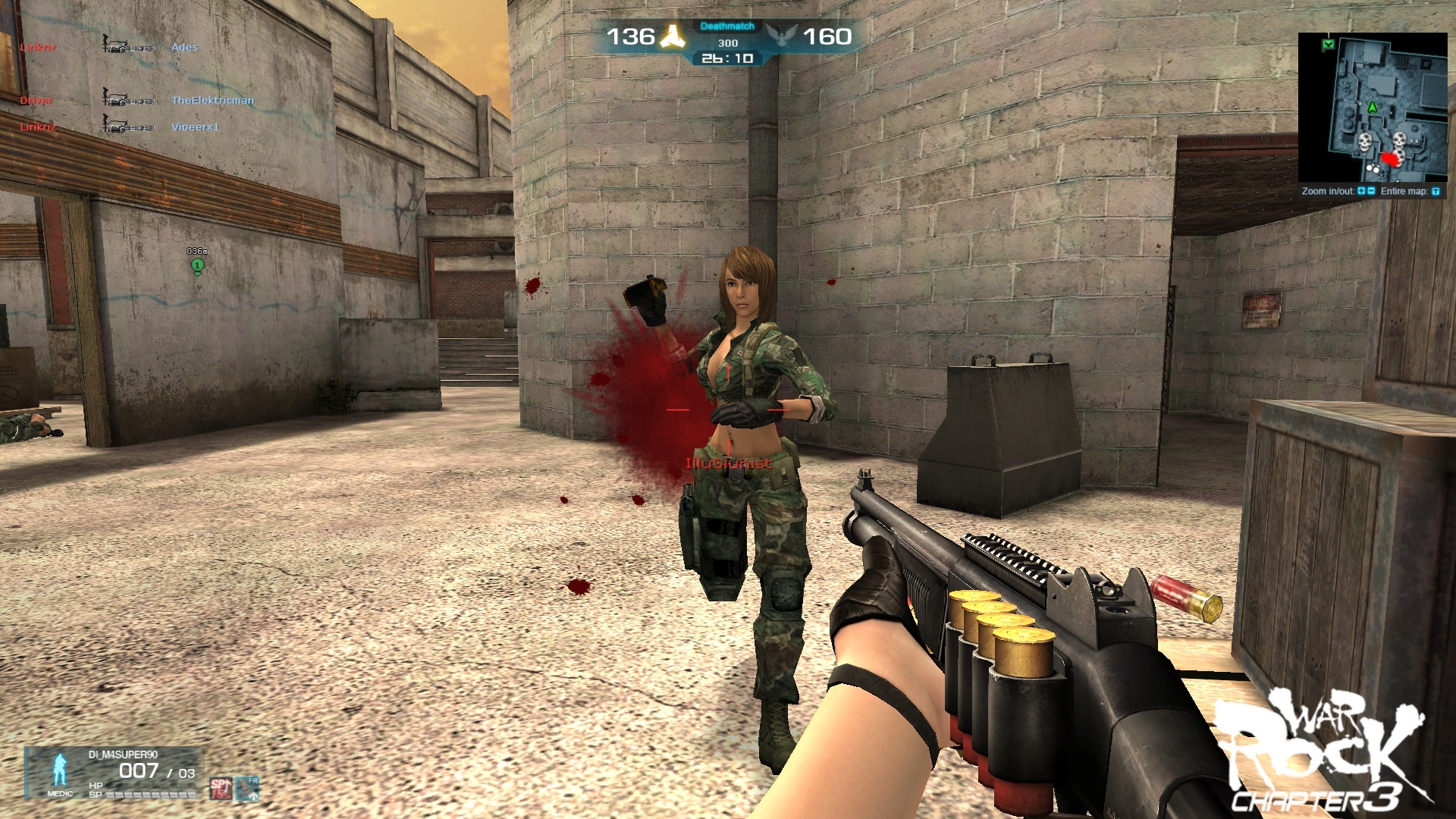The height and width of the screenshot is (819, 1456).
Task: Select the green flag marker on minimap
Action: (x=1328, y=45)
